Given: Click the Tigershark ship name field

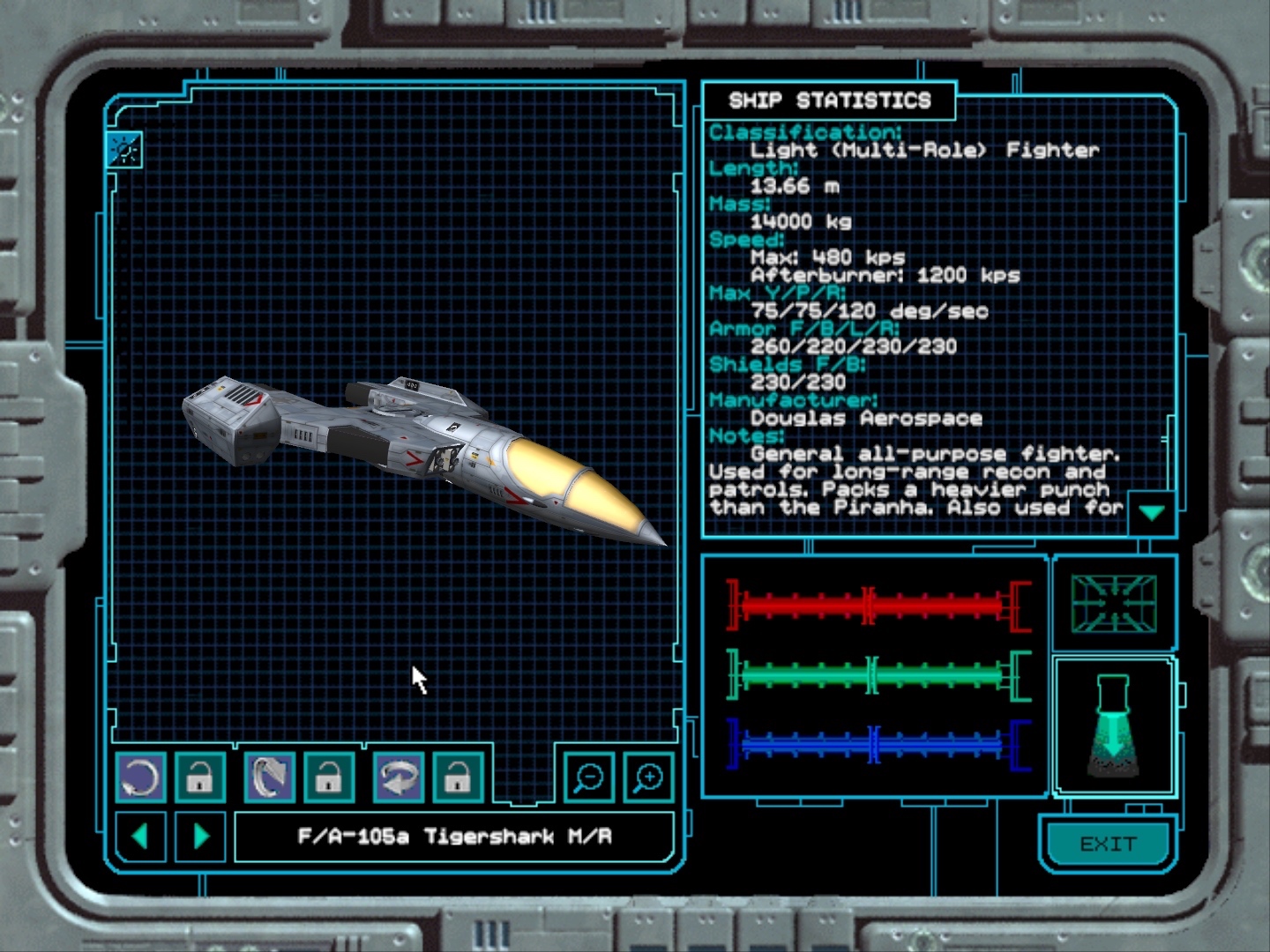Looking at the screenshot, I should coord(454,836).
